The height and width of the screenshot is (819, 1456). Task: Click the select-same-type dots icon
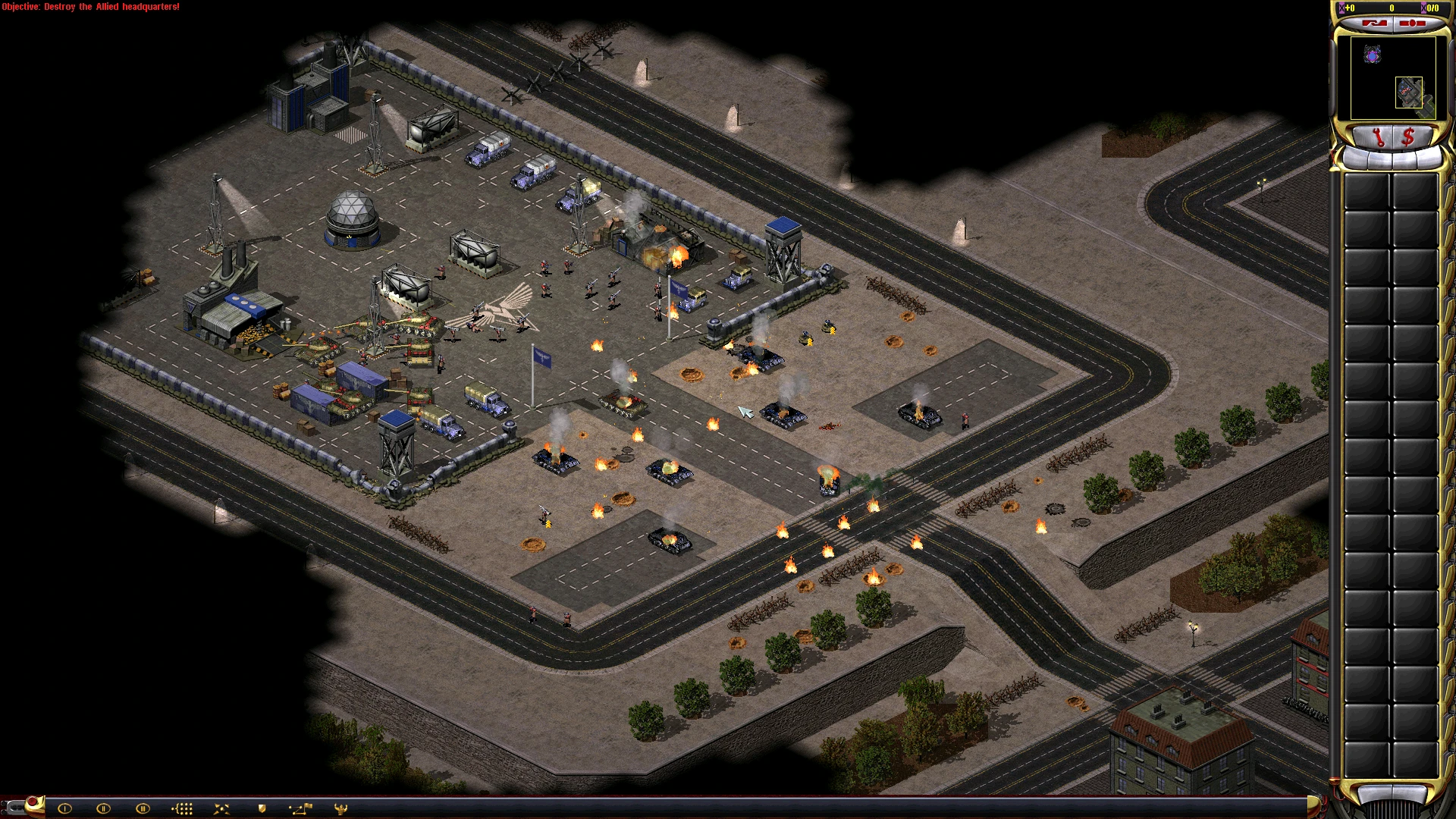click(182, 808)
